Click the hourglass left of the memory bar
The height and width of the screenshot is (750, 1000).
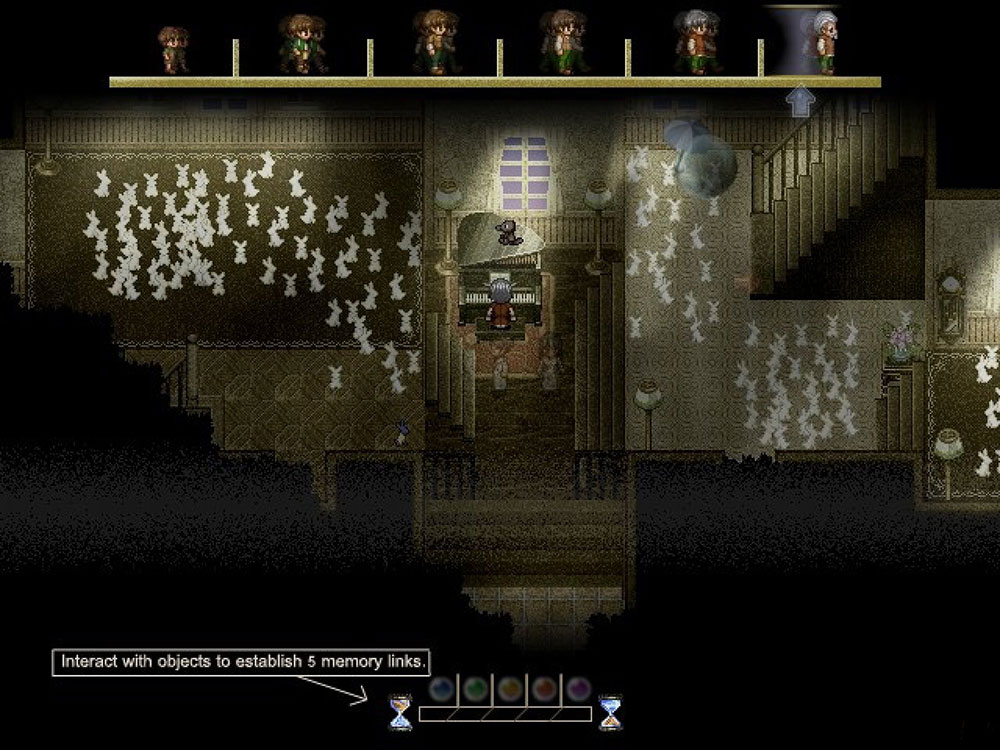point(401,712)
